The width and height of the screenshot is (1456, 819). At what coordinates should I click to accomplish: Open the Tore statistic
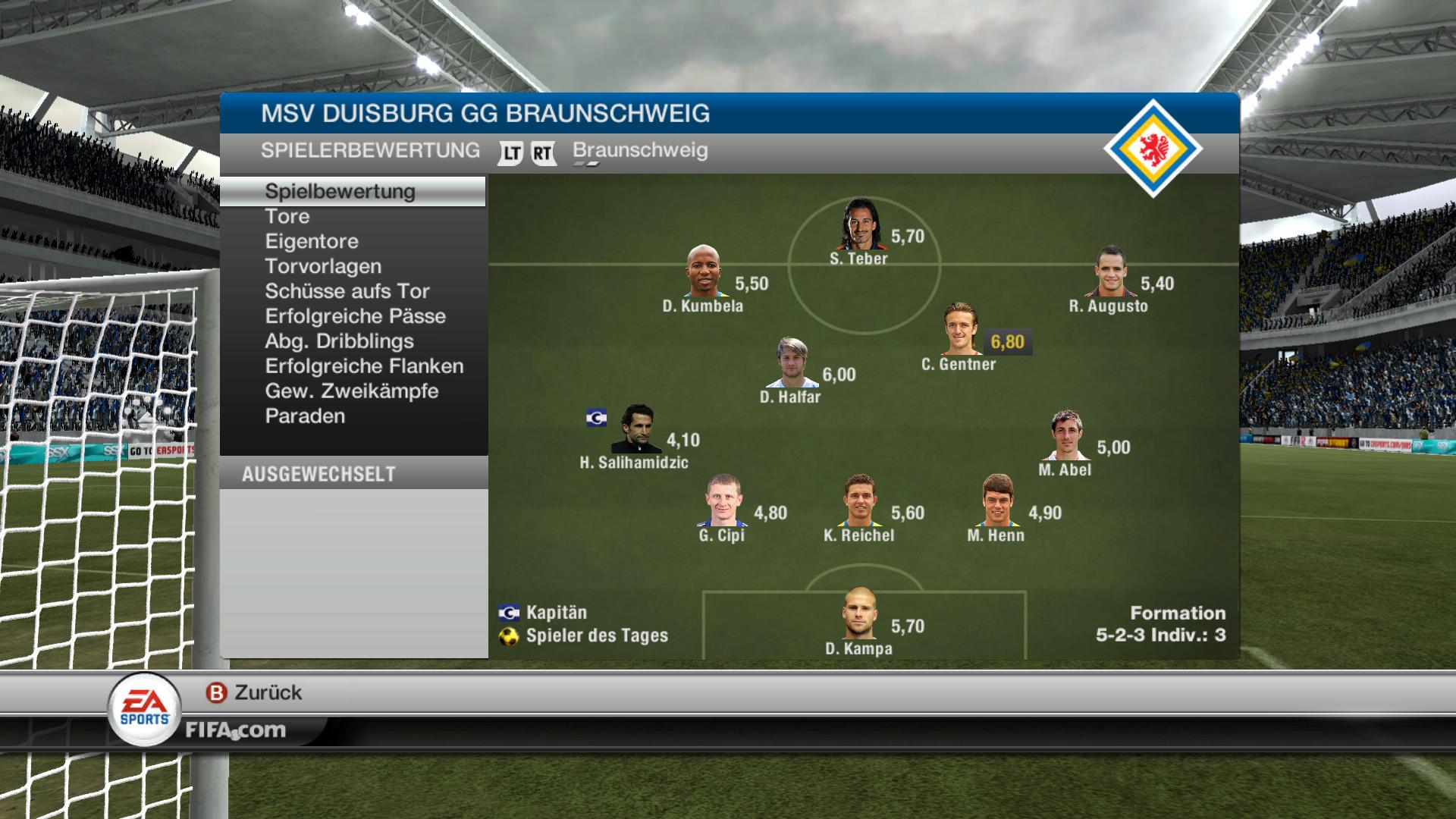click(287, 216)
